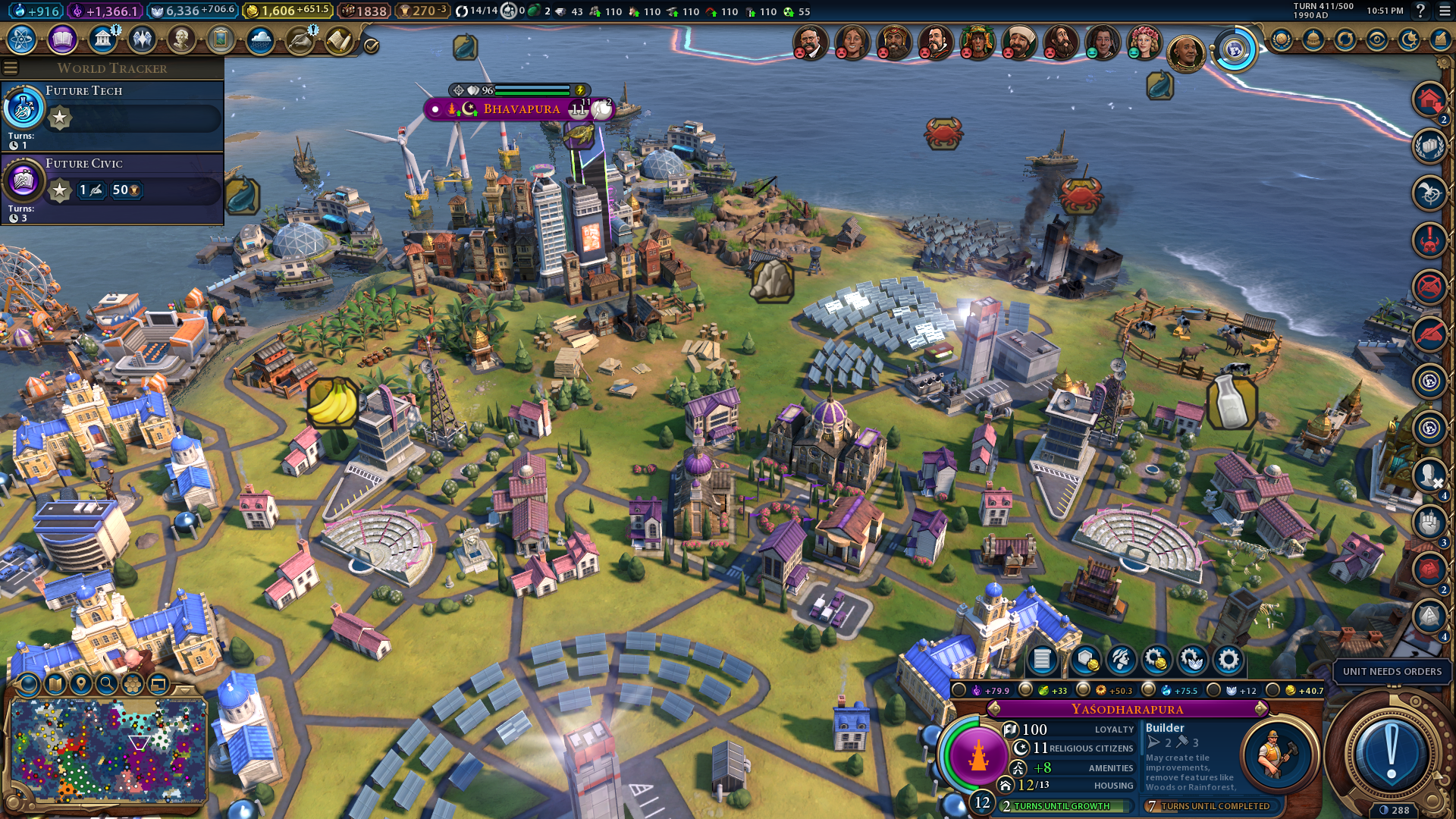Open the Great Works painting icon

point(221,39)
